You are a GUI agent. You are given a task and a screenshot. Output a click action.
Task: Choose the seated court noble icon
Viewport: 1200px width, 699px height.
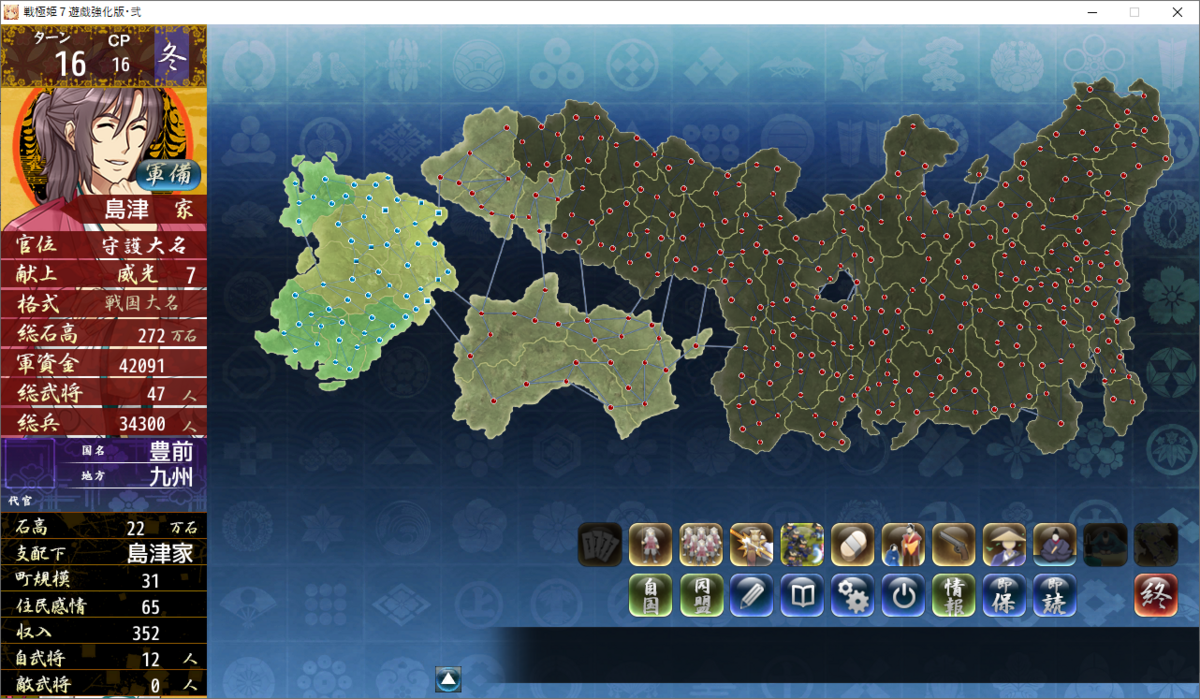click(1055, 544)
